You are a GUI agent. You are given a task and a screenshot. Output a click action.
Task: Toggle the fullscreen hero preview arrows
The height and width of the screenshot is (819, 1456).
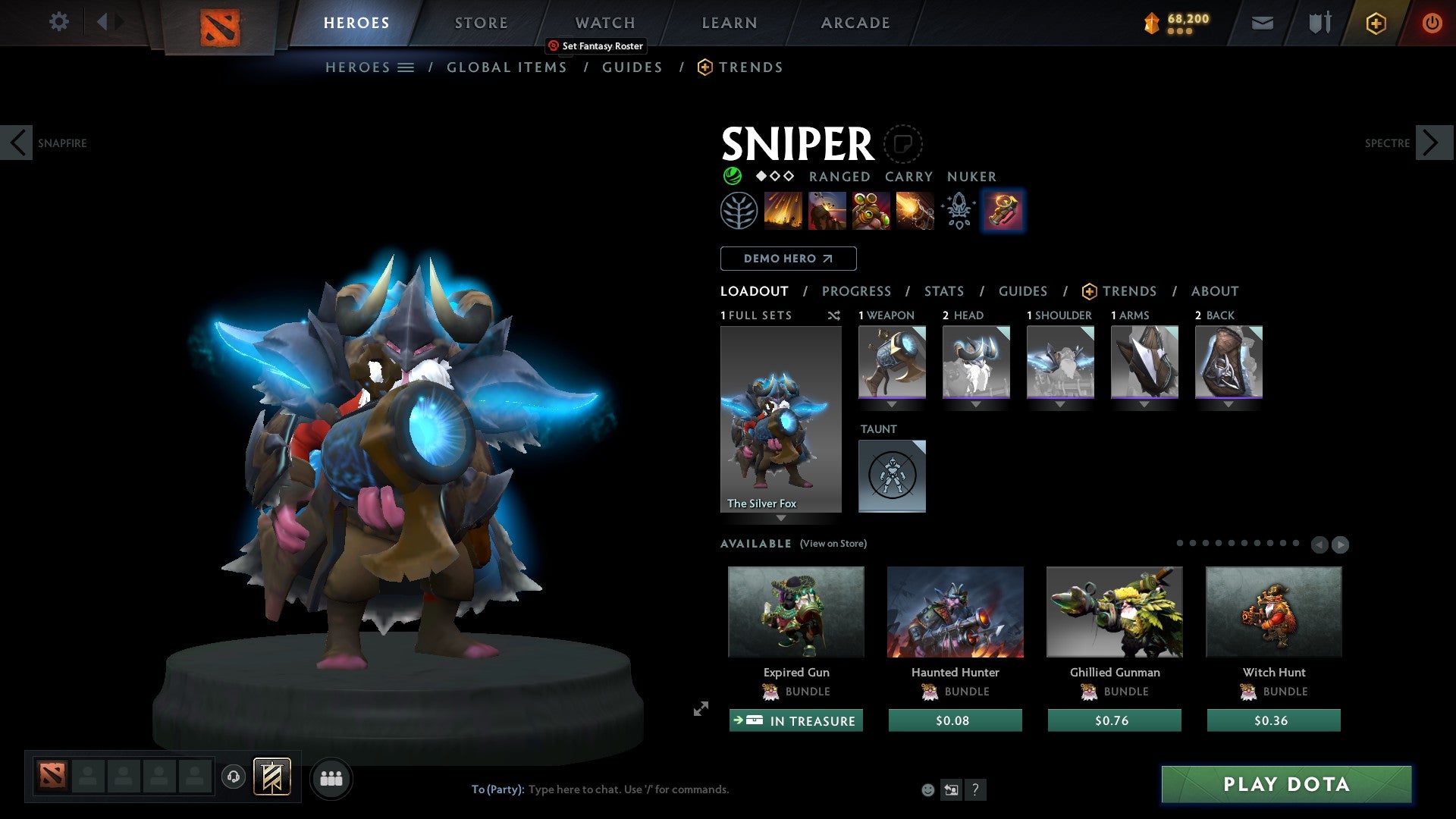click(700, 711)
